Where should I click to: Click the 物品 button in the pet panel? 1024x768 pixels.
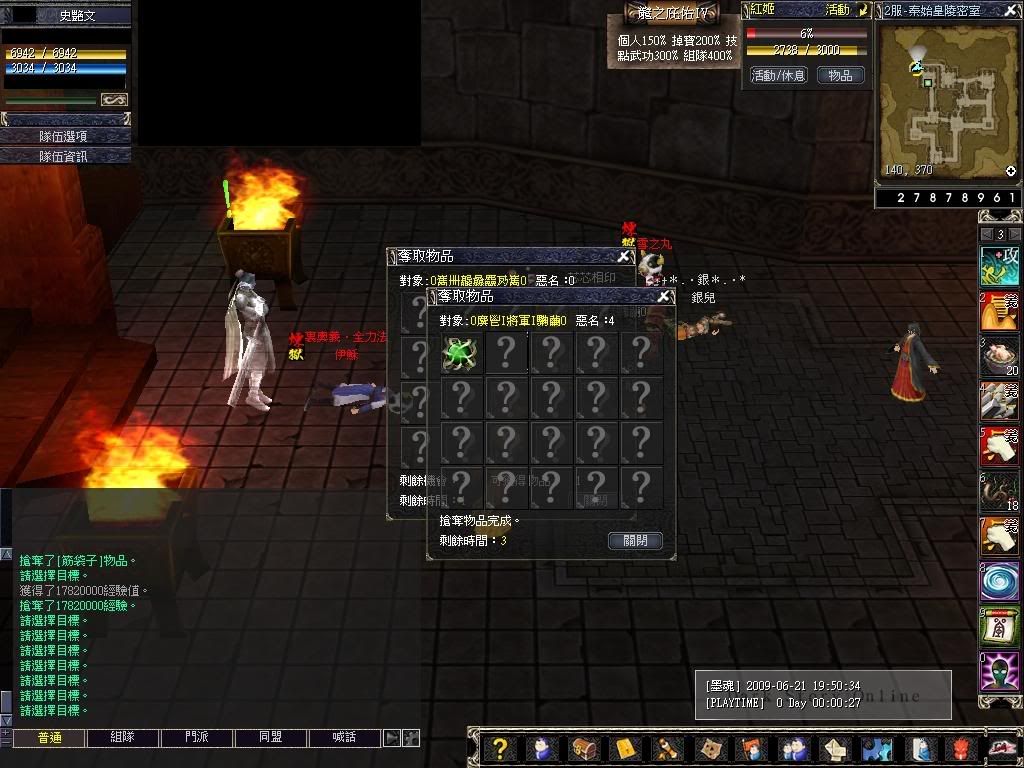pyautogui.click(x=841, y=75)
